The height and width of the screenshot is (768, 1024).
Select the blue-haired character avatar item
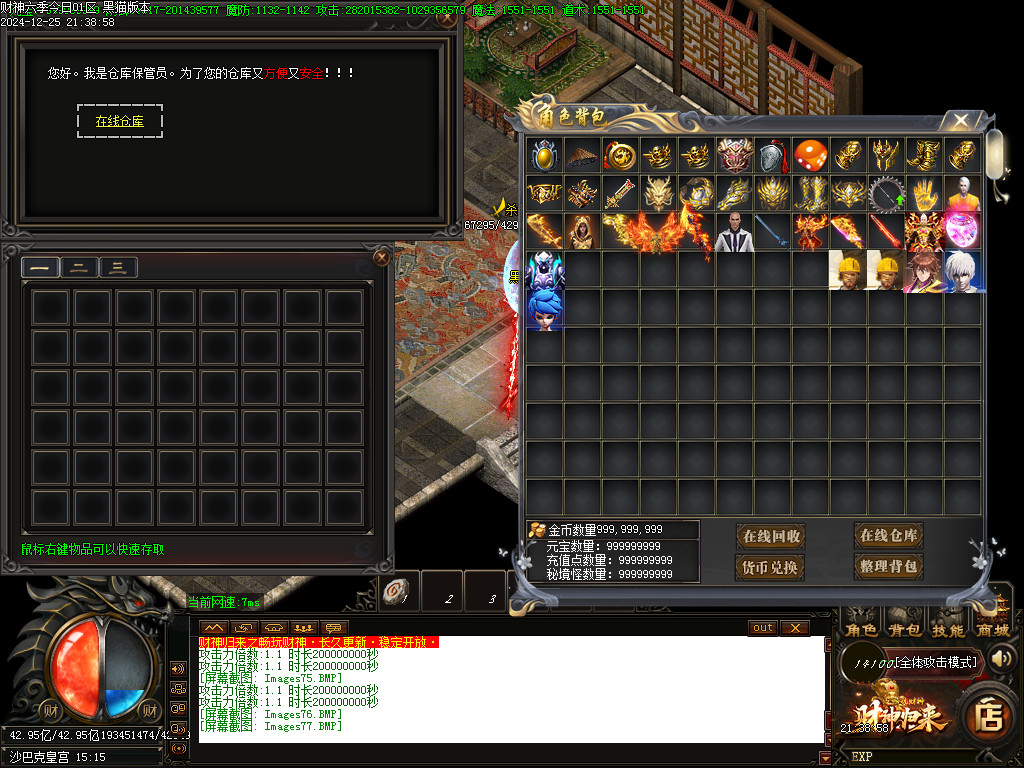545,308
